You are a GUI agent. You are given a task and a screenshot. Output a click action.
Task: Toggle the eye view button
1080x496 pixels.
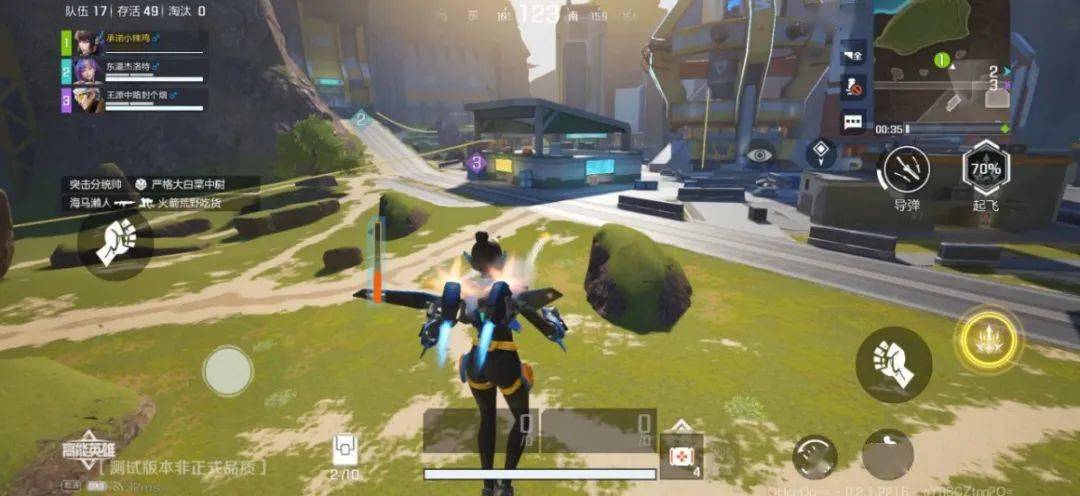tap(760, 155)
